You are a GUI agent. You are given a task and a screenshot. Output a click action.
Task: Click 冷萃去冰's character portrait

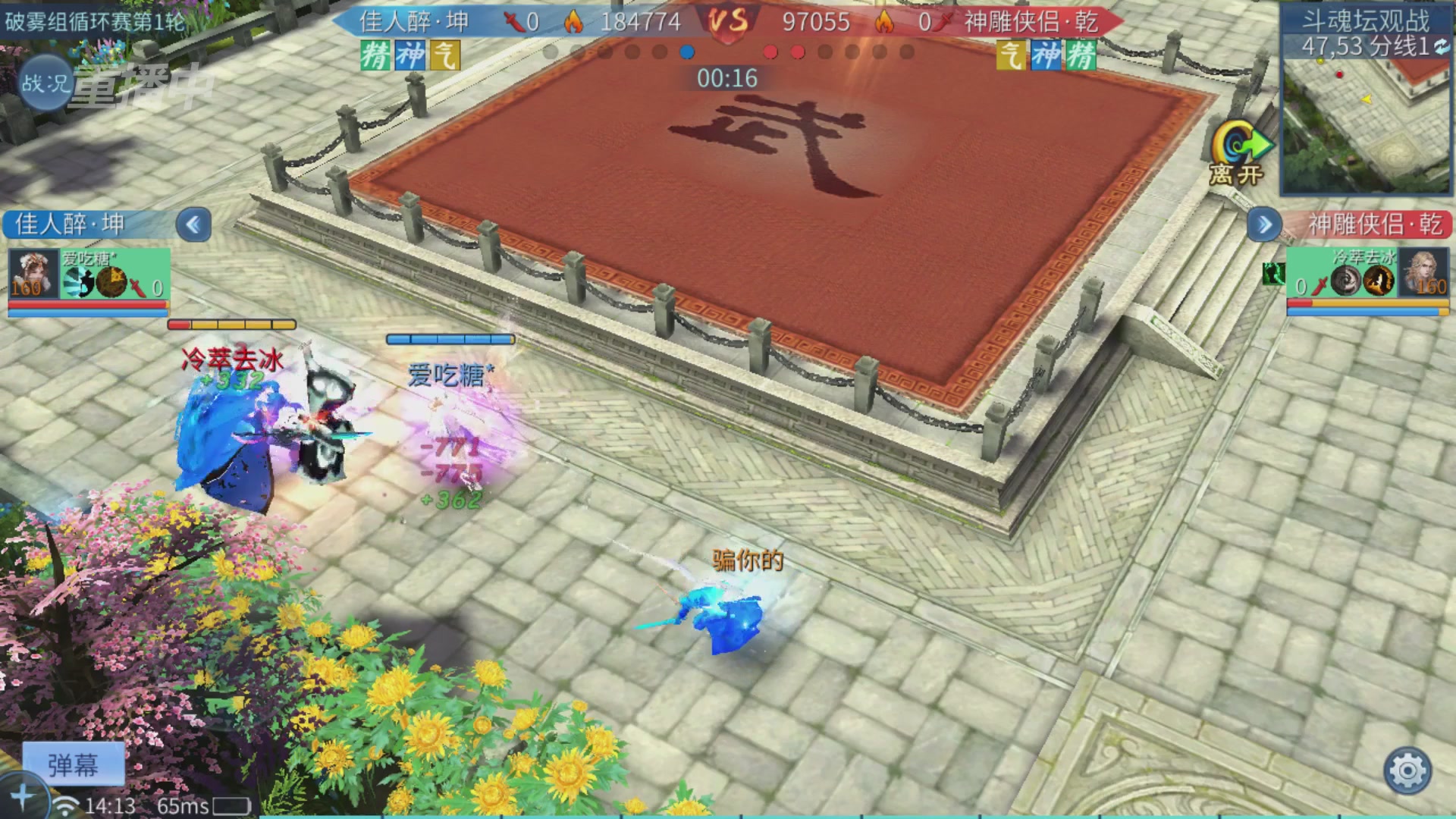tap(1423, 273)
